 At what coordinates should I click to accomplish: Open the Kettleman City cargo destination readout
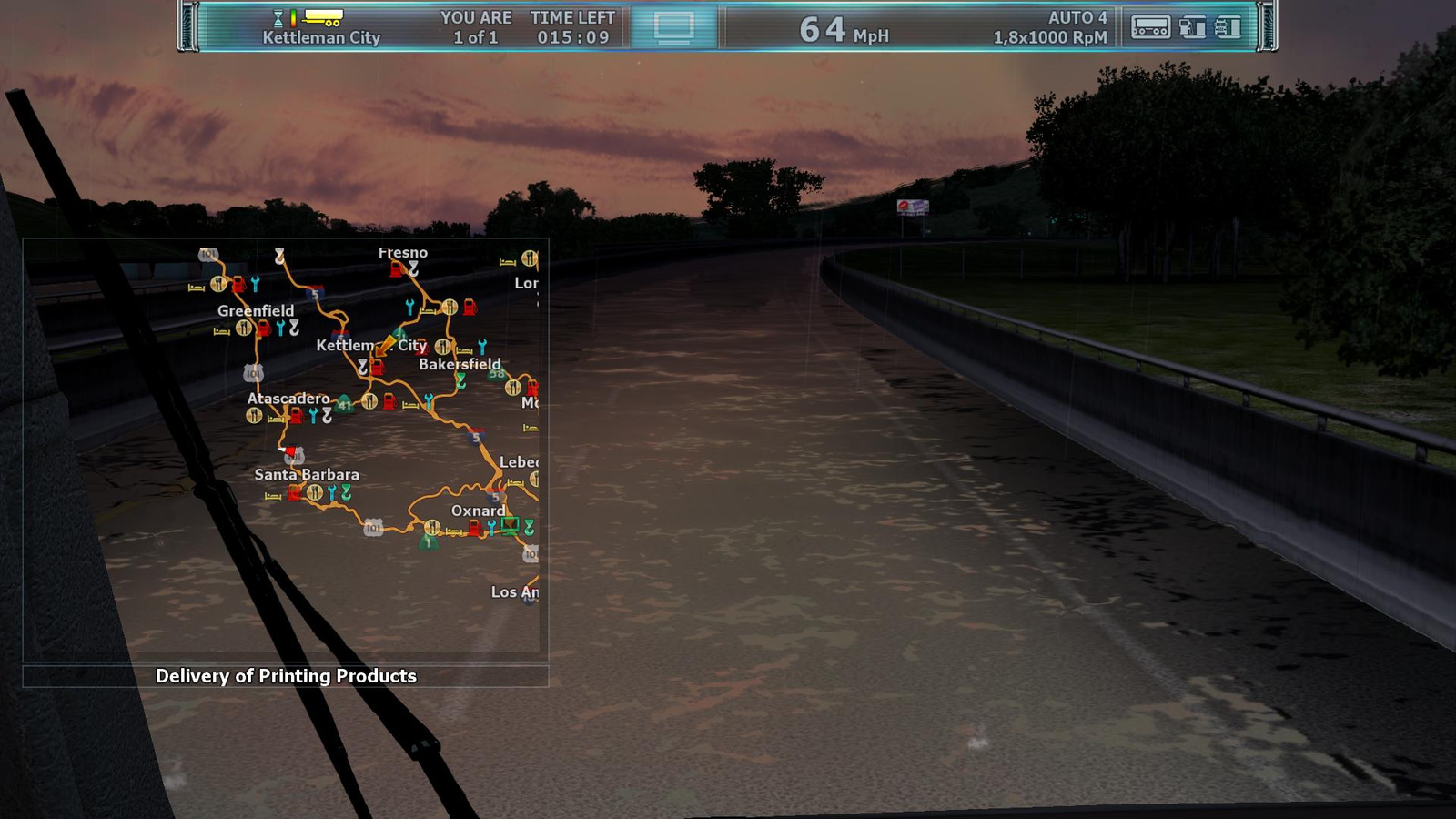pos(320,37)
